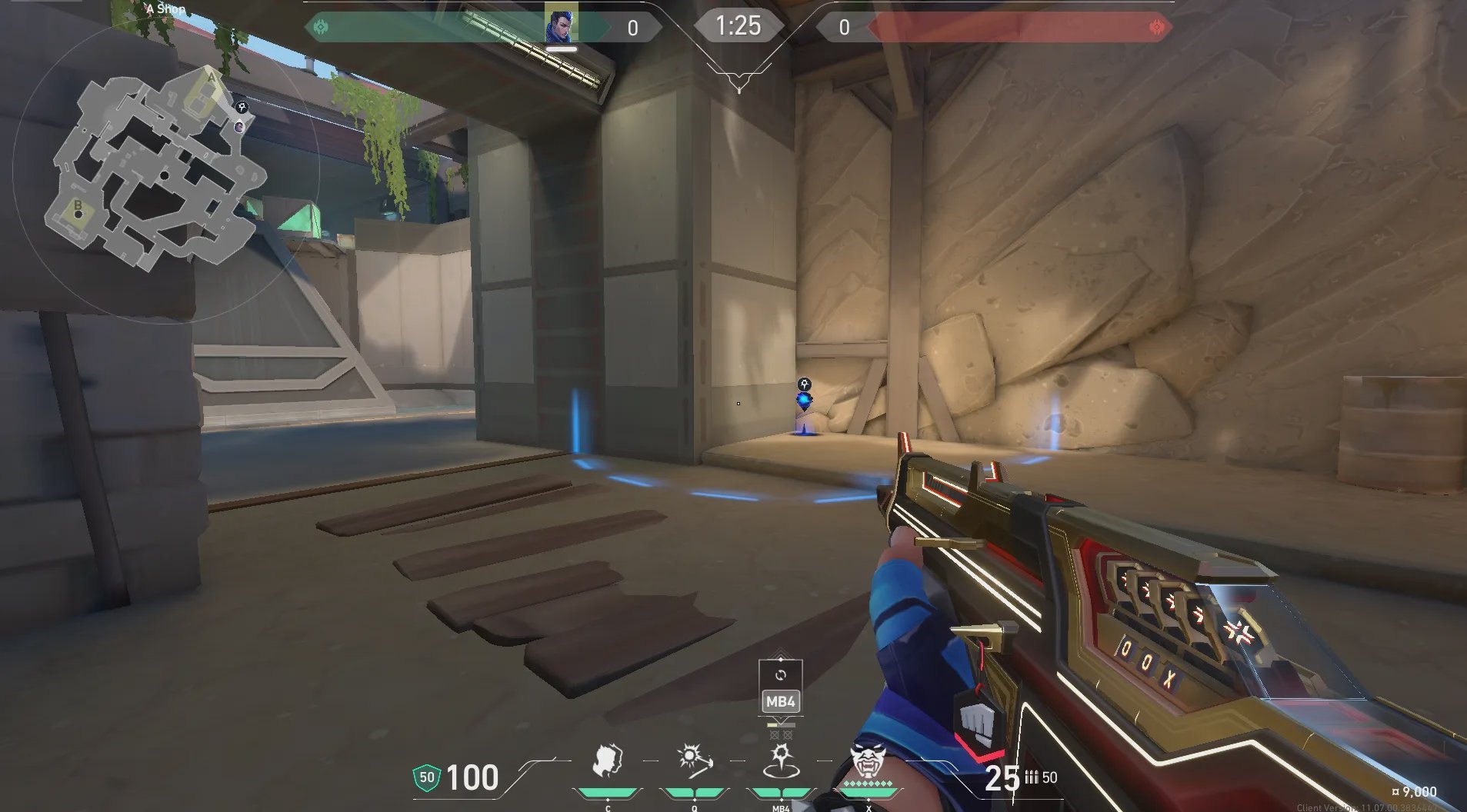Trigger the Dimensional Drift mask ultimate
The width and height of the screenshot is (1467, 812).
868,761
